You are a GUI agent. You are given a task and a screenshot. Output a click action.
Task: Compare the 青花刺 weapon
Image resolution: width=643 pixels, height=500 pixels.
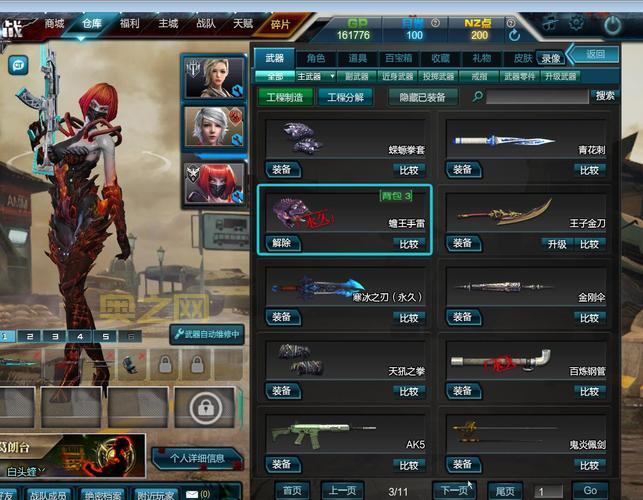point(590,170)
